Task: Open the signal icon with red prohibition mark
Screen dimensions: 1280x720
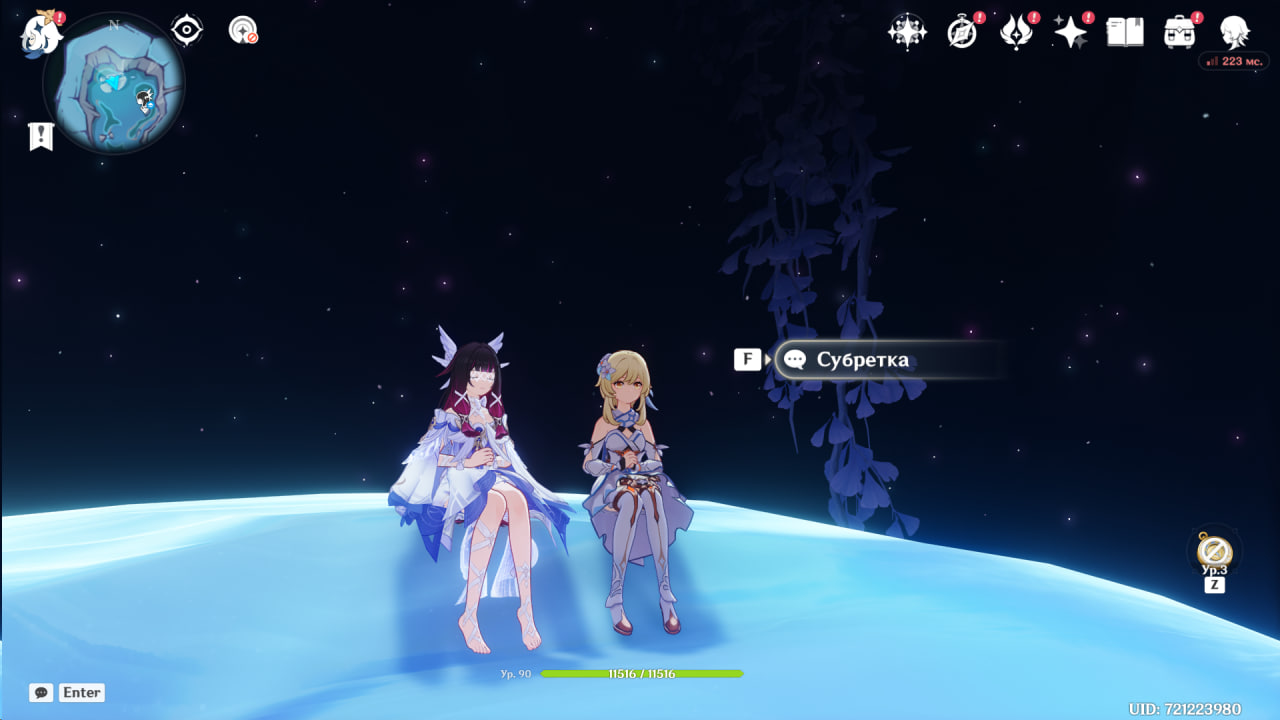Action: (243, 30)
